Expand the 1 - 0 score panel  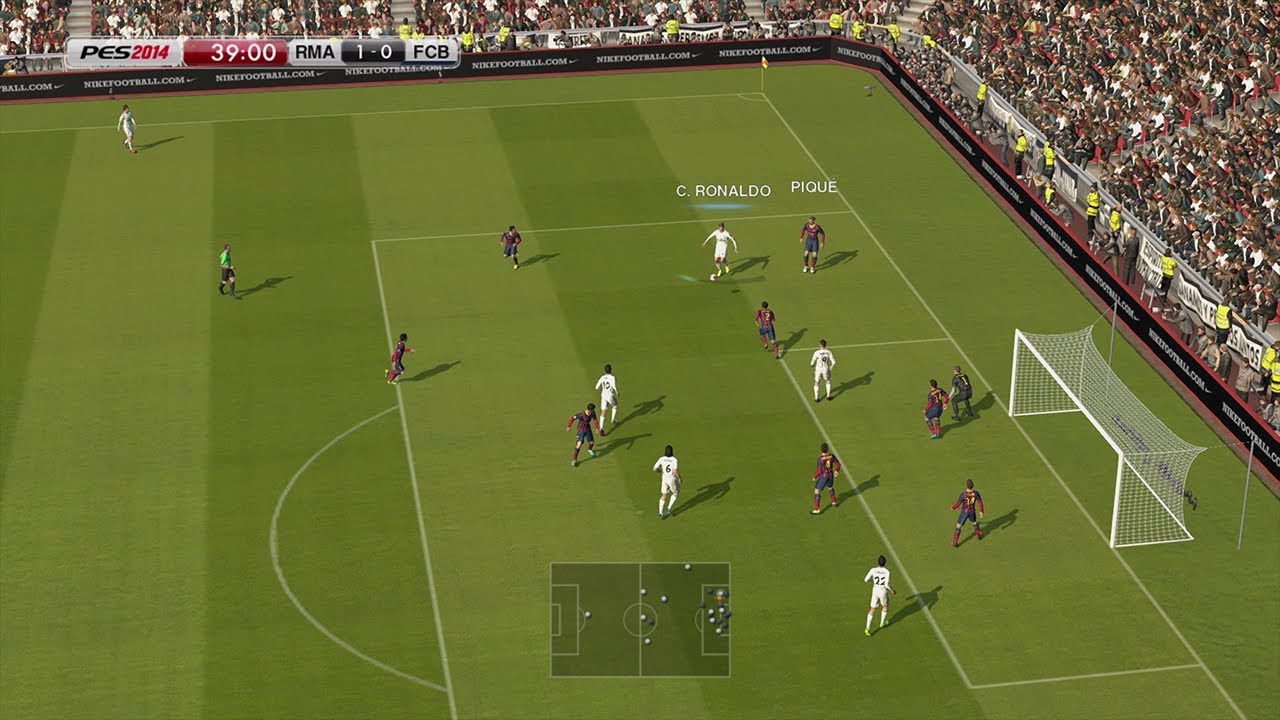(x=373, y=52)
